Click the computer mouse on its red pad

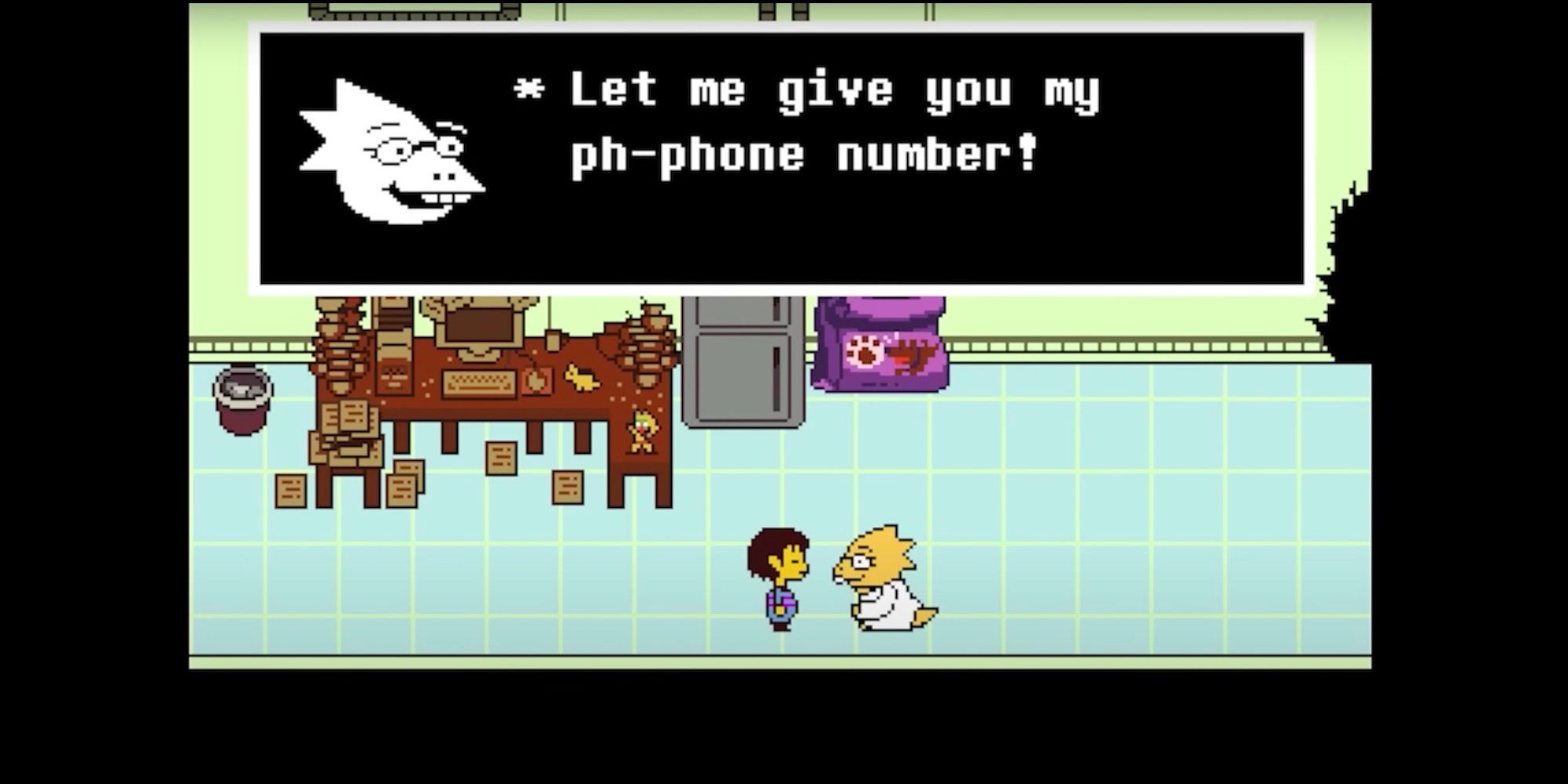(536, 381)
